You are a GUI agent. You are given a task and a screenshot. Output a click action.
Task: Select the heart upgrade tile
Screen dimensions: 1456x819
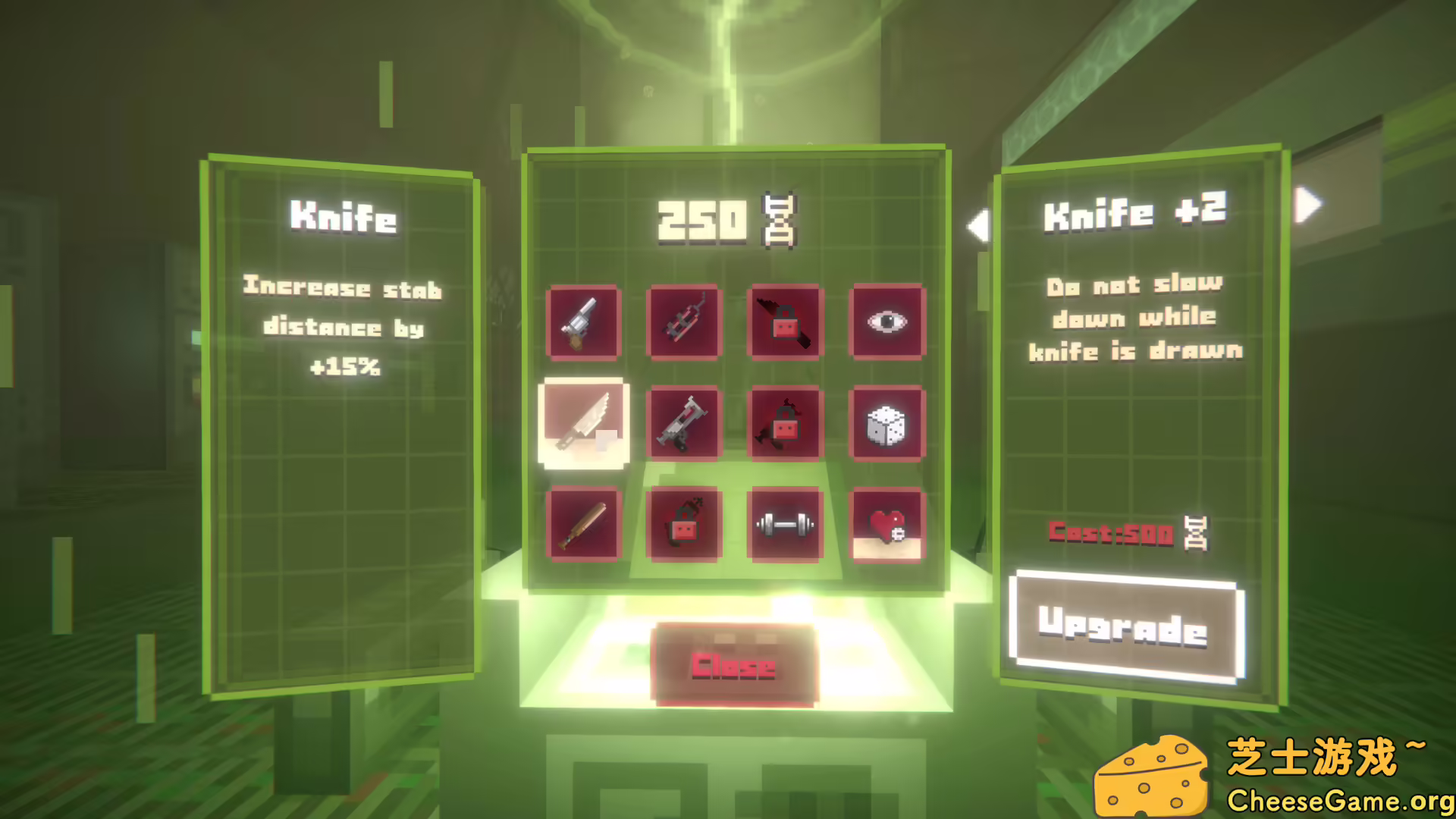(887, 523)
